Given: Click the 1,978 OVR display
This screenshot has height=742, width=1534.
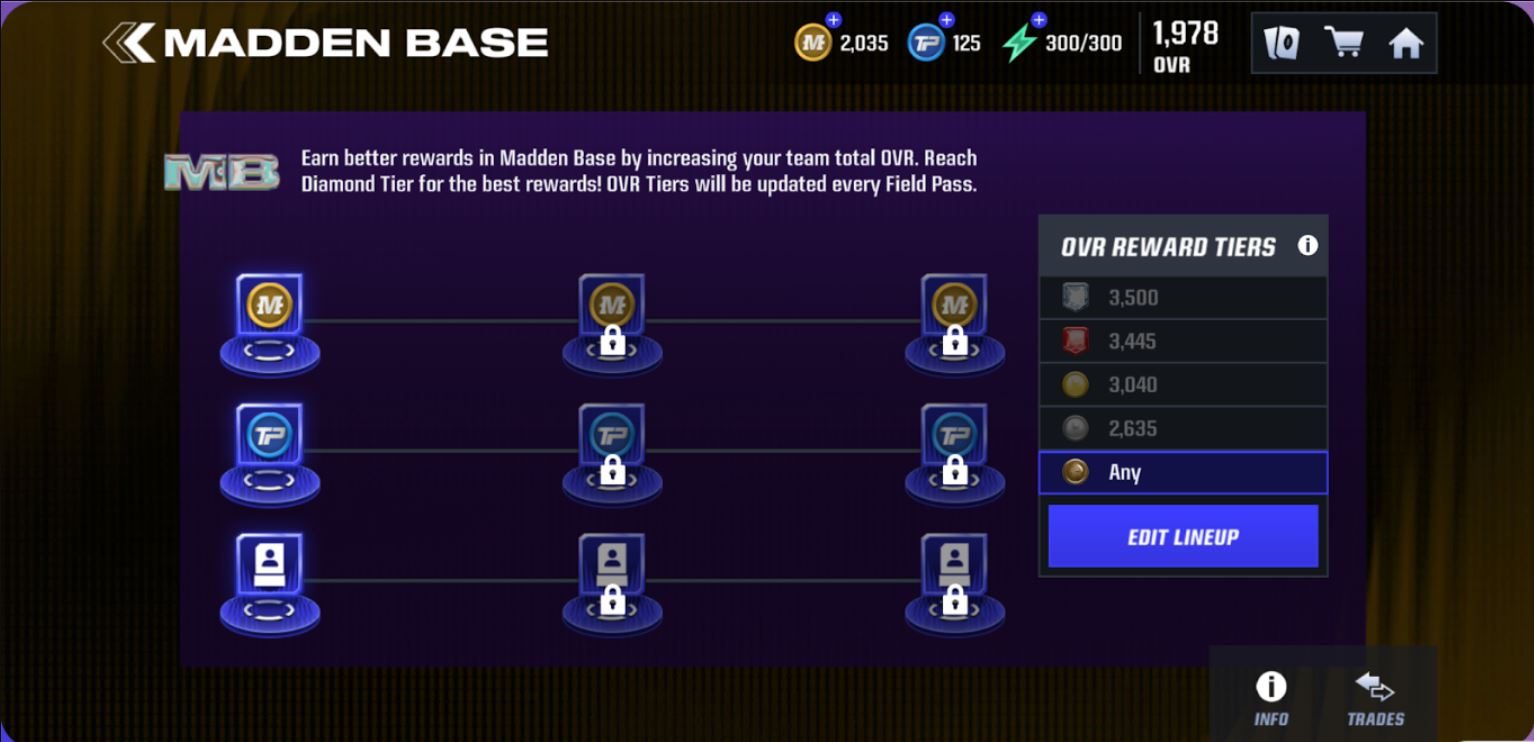Looking at the screenshot, I should pos(1184,43).
